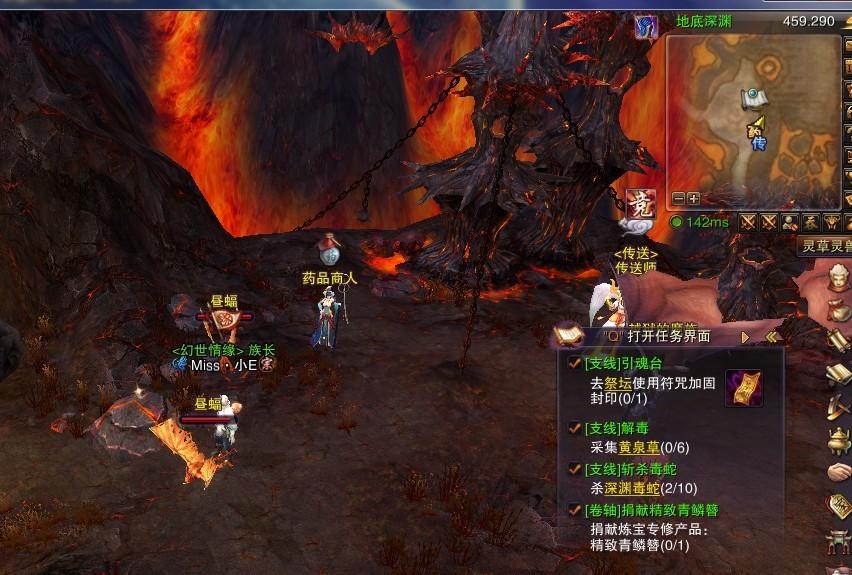Open the quest log book icon
852x575 pixels.
(568, 335)
